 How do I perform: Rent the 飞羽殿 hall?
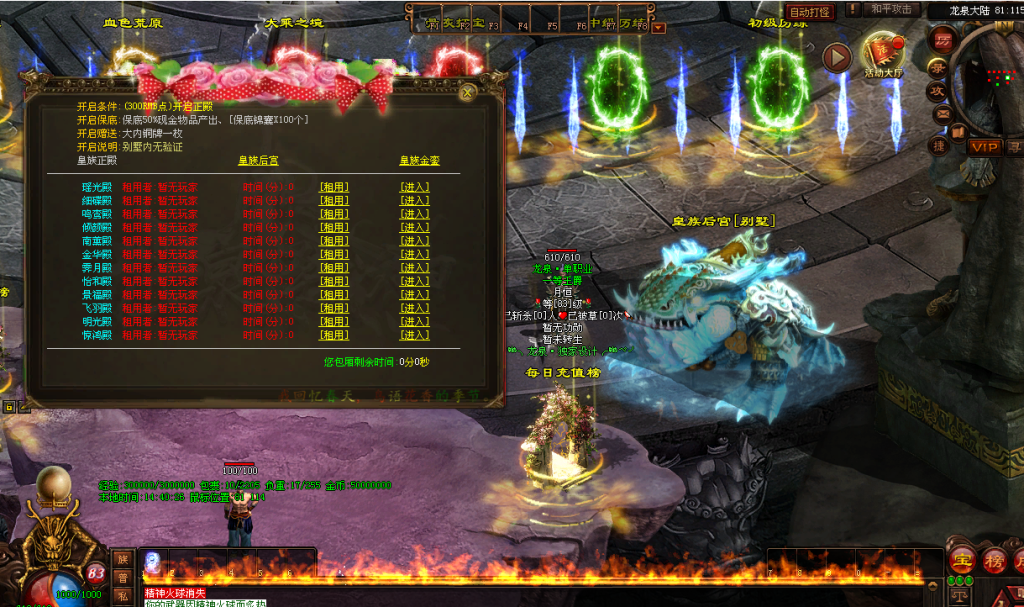tap(334, 309)
